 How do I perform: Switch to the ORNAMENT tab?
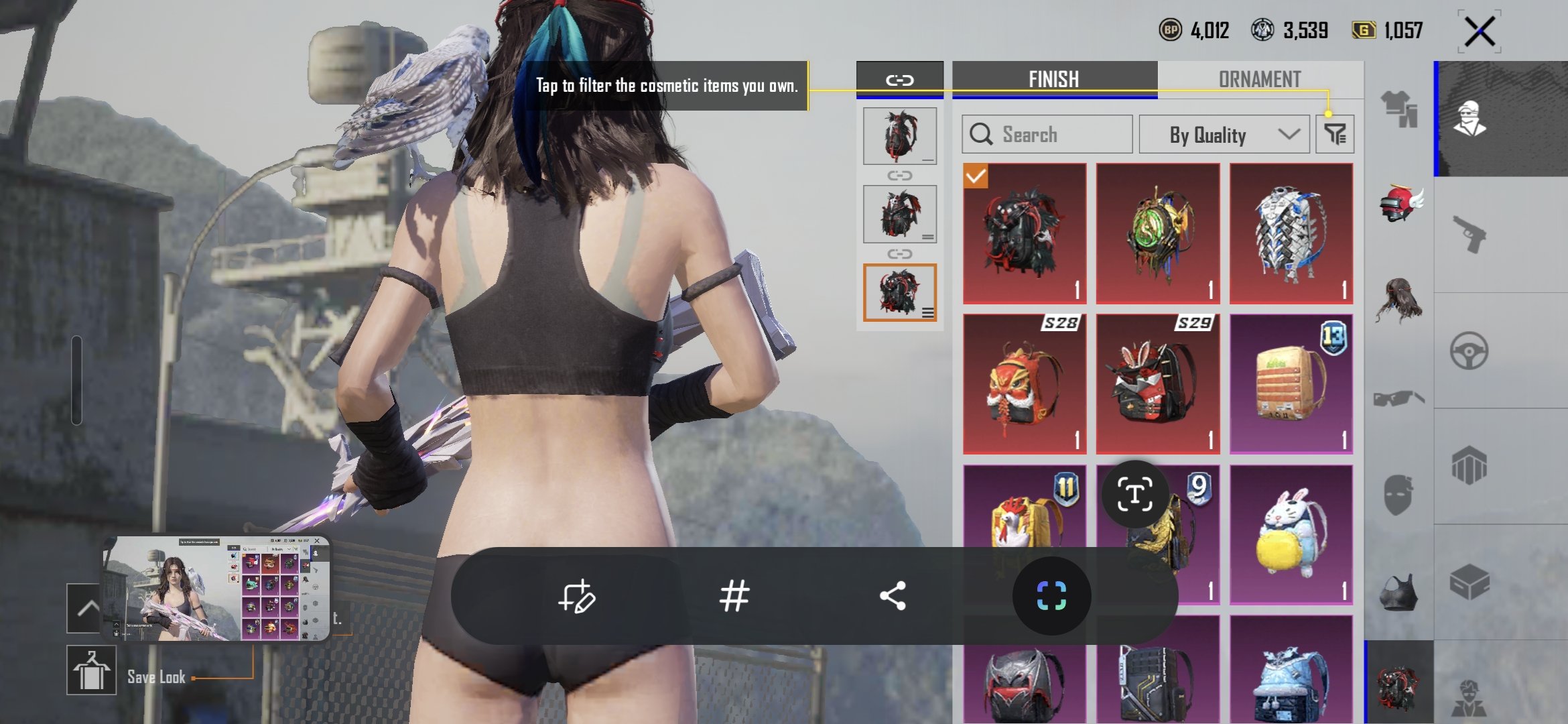click(x=1260, y=79)
